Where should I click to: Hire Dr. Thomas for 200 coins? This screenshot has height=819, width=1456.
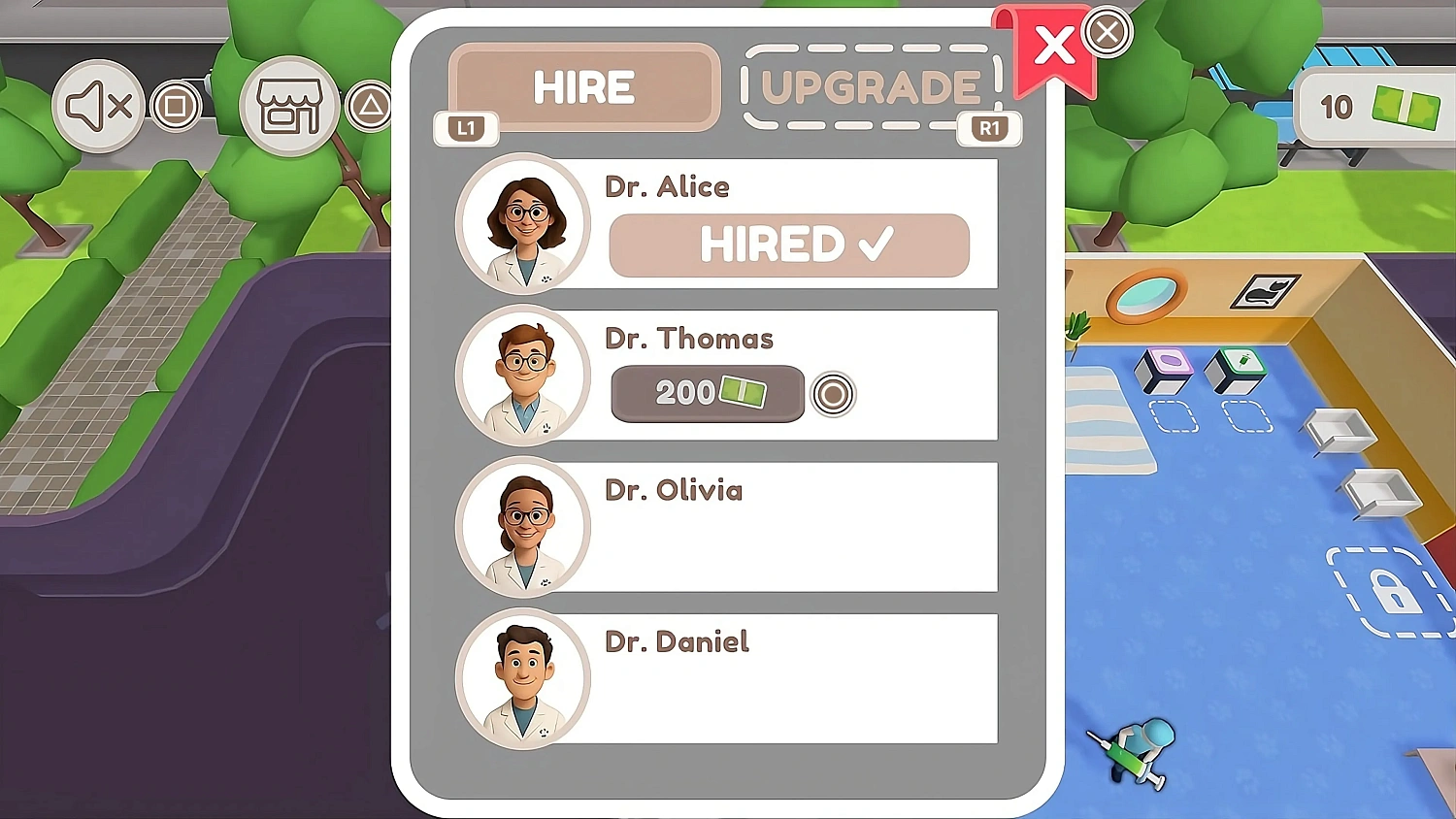coord(706,393)
